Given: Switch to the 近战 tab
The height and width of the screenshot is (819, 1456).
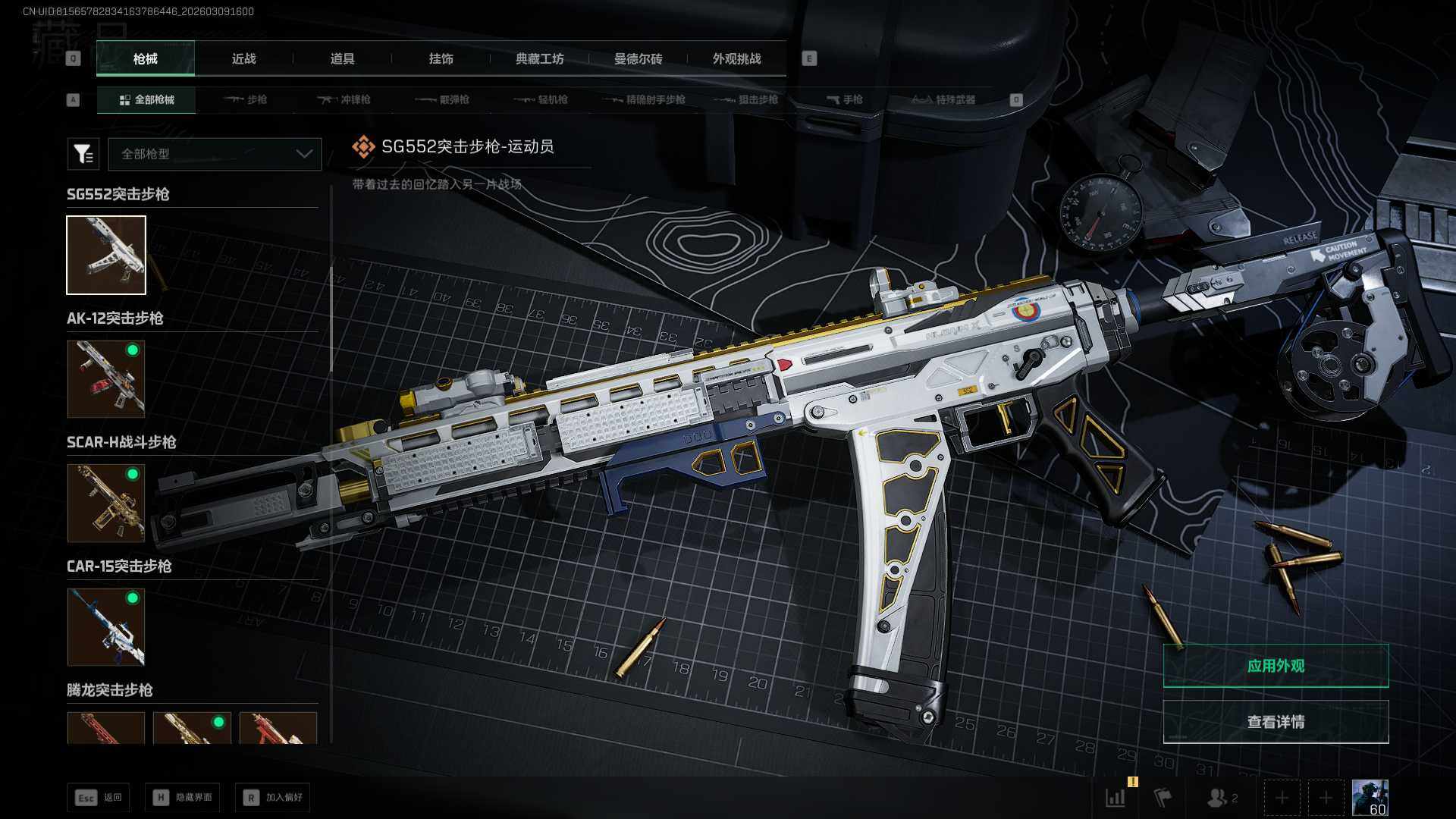Looking at the screenshot, I should point(243,59).
